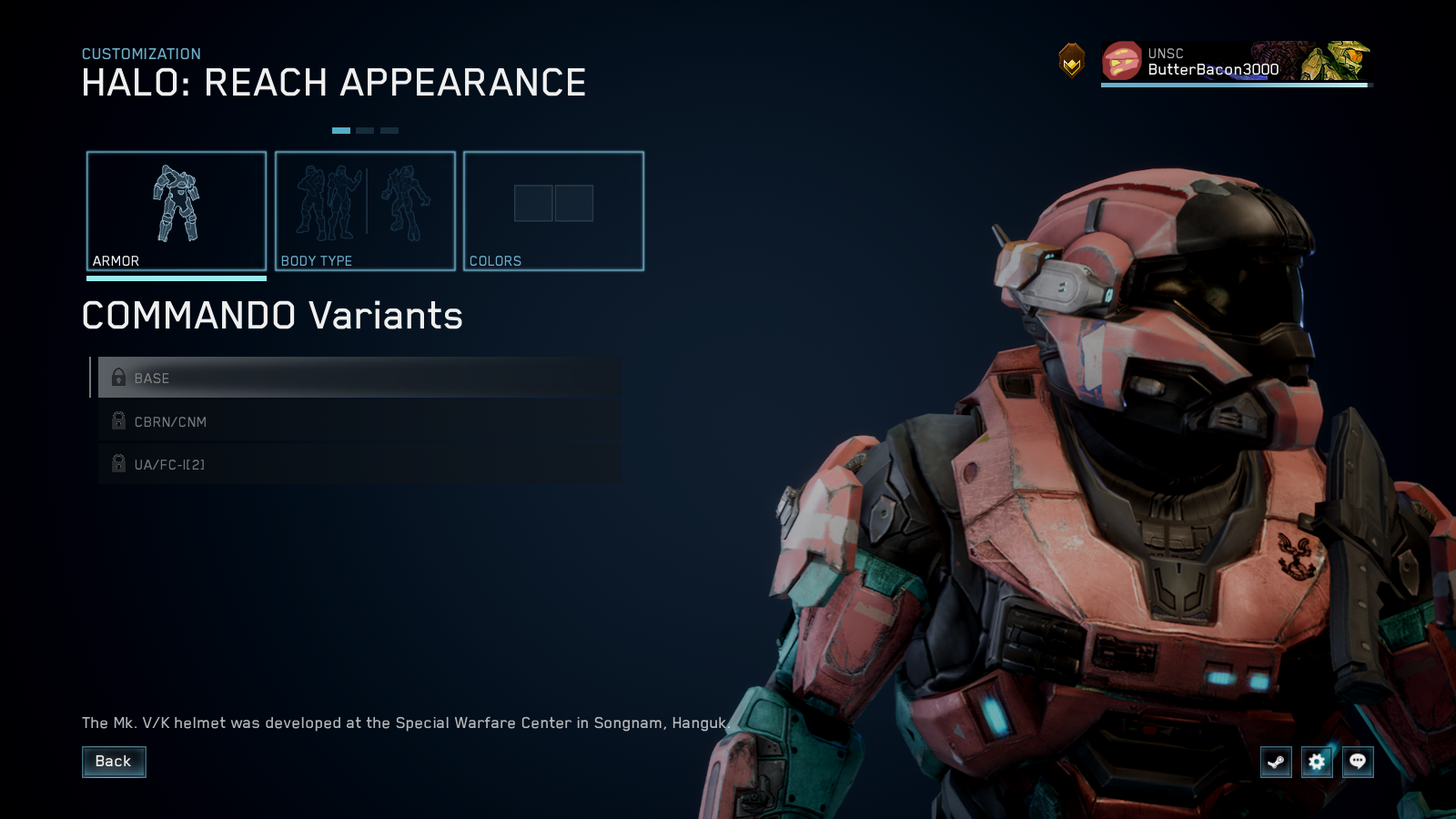Click the Colors swatch-pair icon
The width and height of the screenshot is (1456, 819).
553,205
